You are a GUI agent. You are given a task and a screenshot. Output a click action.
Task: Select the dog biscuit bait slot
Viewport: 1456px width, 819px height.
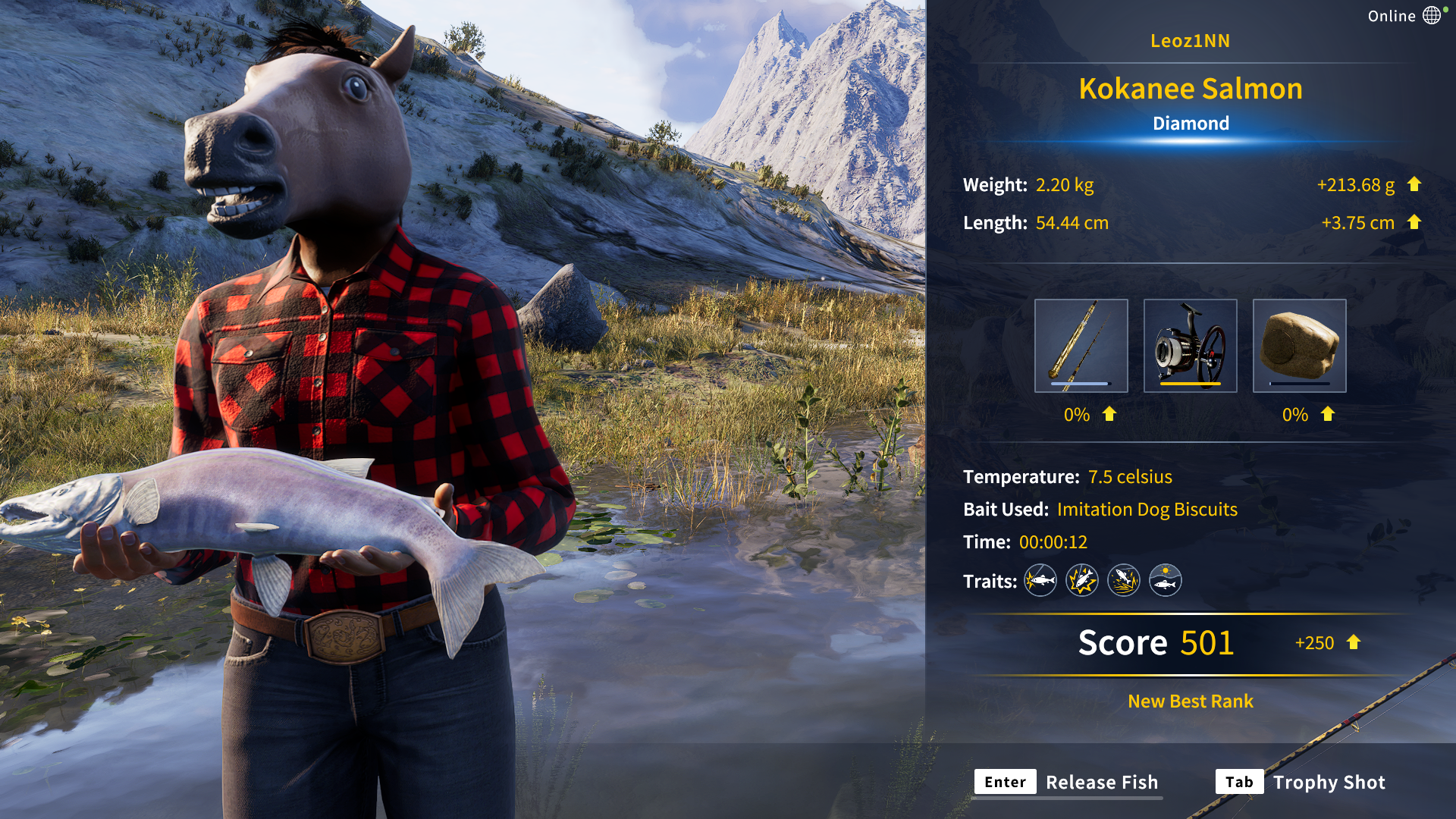tap(1299, 346)
